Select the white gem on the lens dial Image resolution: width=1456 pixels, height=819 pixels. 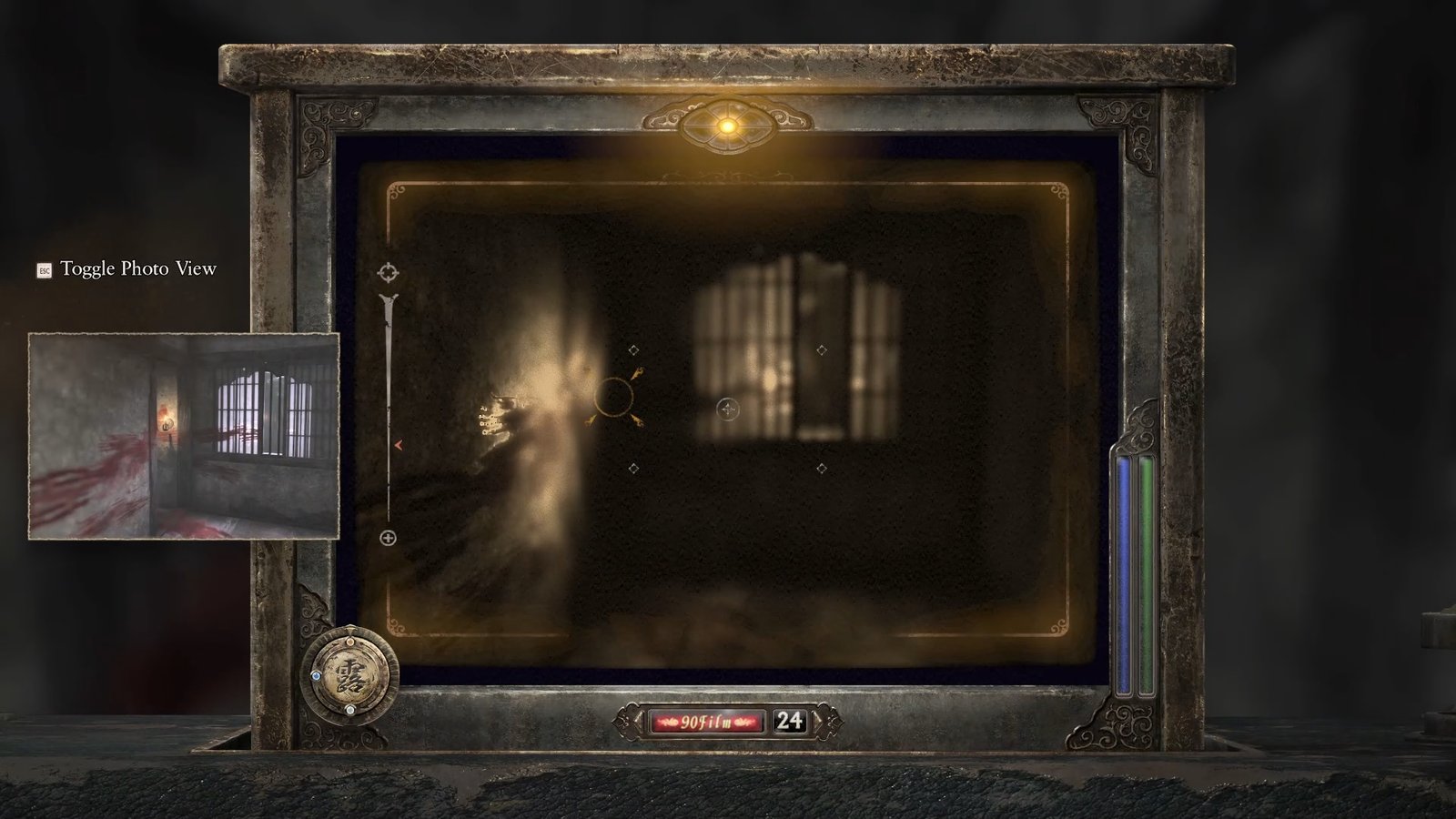point(350,710)
